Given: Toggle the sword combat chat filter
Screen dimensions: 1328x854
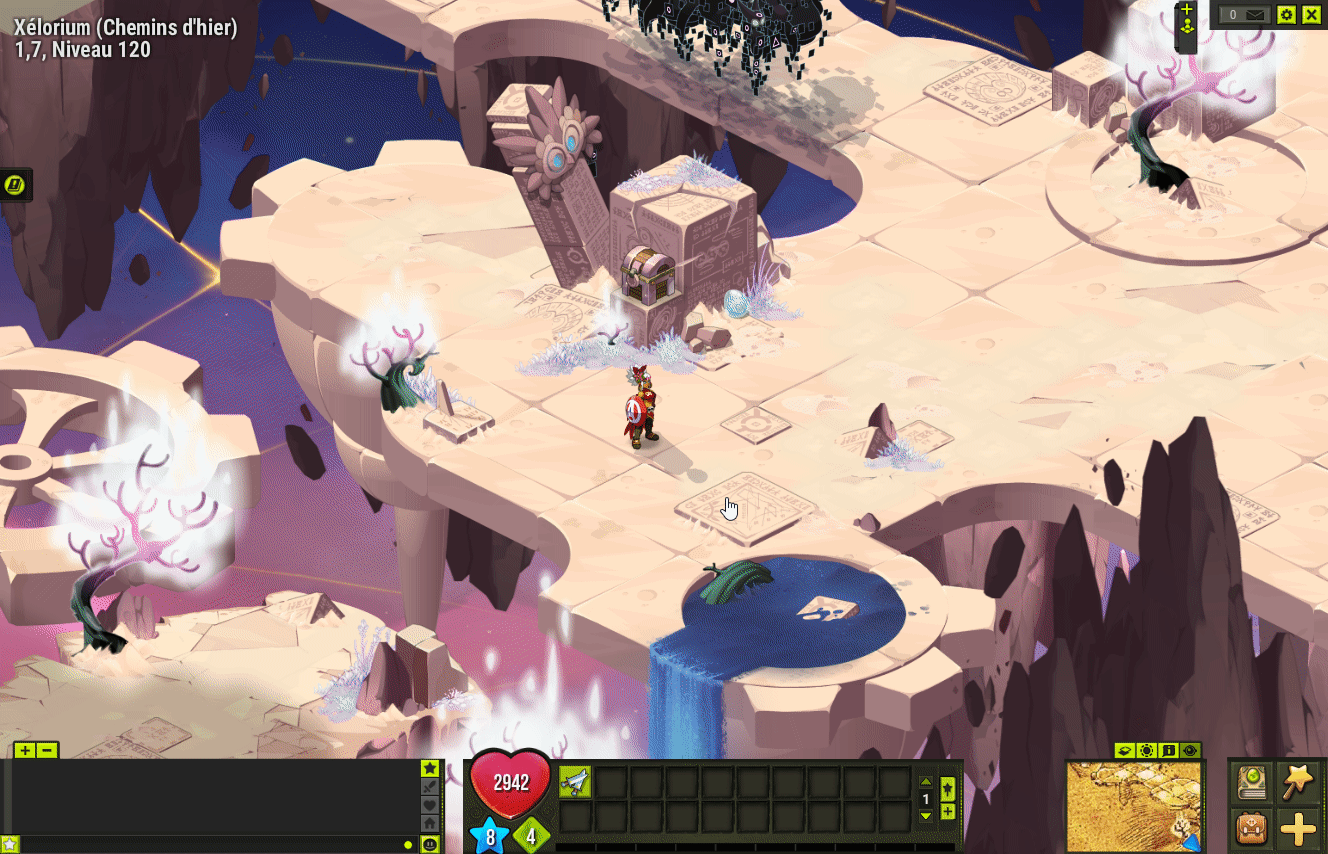Looking at the screenshot, I should [x=430, y=787].
